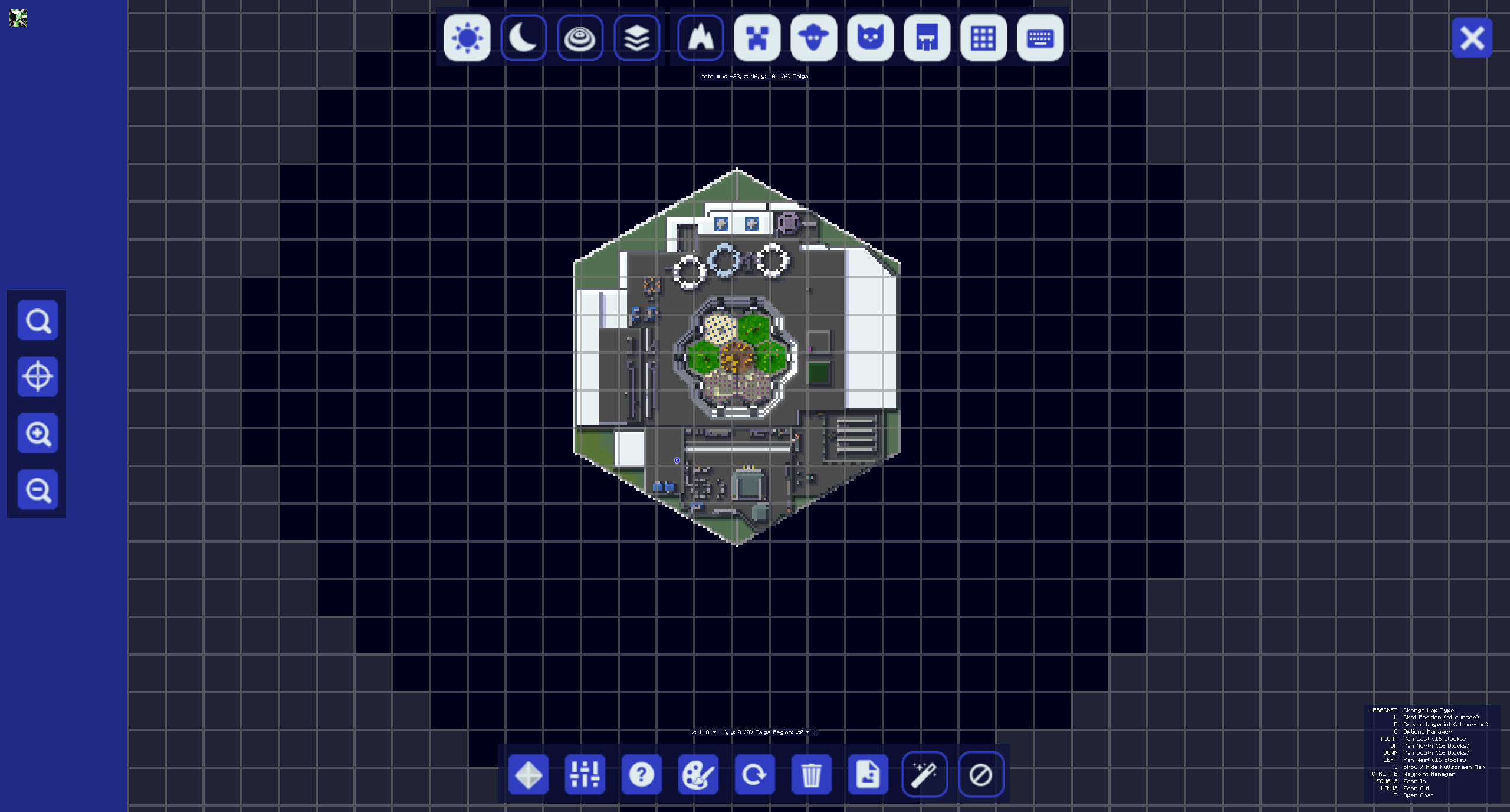
Task: Toggle hostile mobs creeper icon
Action: 757,38
